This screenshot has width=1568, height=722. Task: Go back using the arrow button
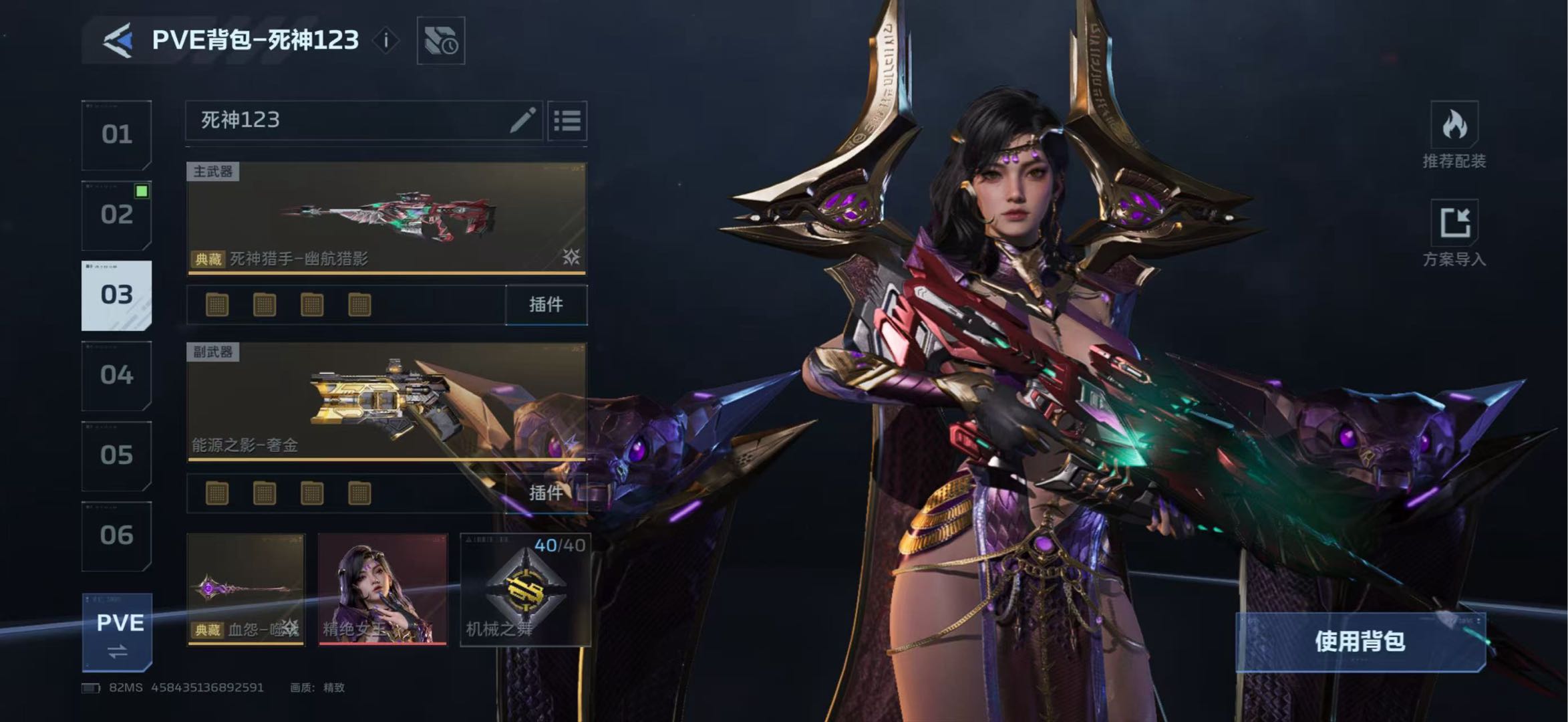[118, 41]
